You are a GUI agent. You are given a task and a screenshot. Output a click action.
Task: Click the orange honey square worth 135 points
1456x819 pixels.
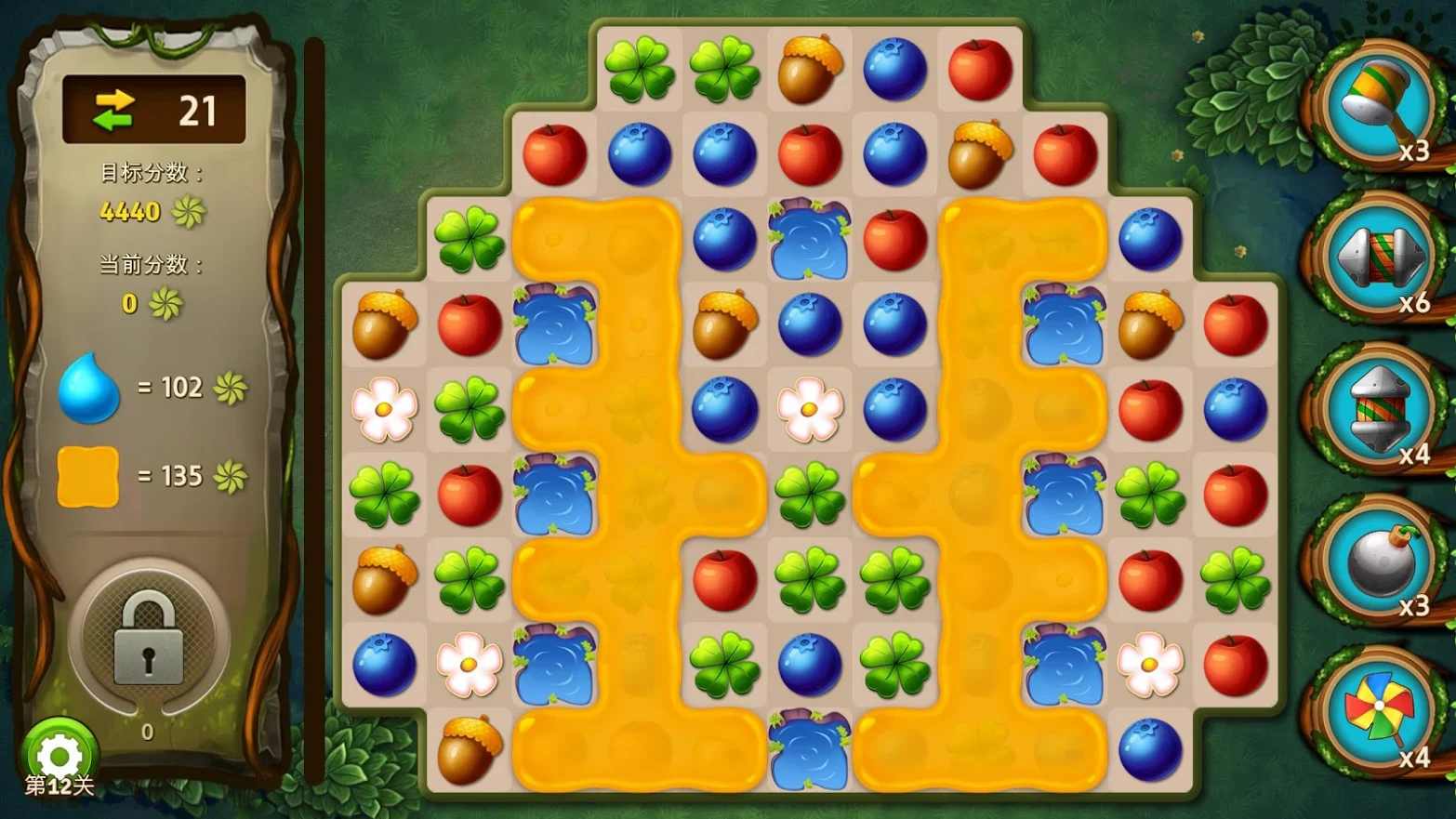(x=88, y=477)
